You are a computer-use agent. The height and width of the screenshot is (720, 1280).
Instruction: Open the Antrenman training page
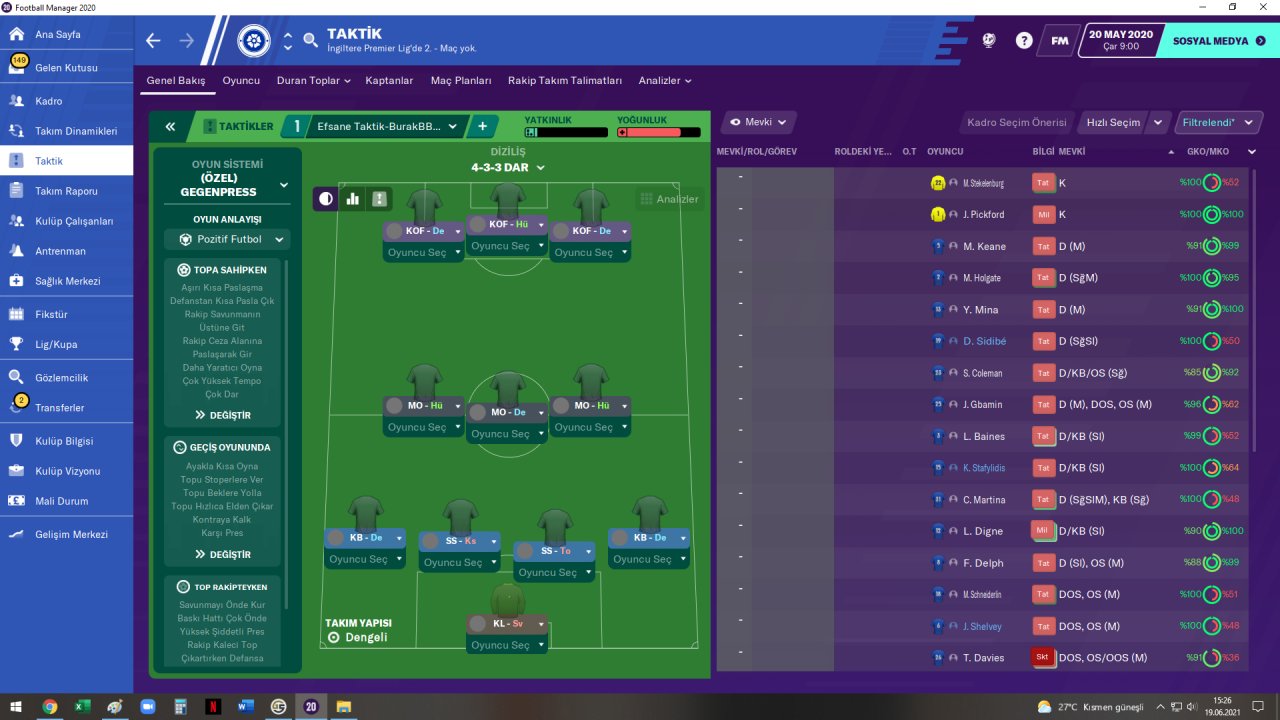(x=60, y=251)
